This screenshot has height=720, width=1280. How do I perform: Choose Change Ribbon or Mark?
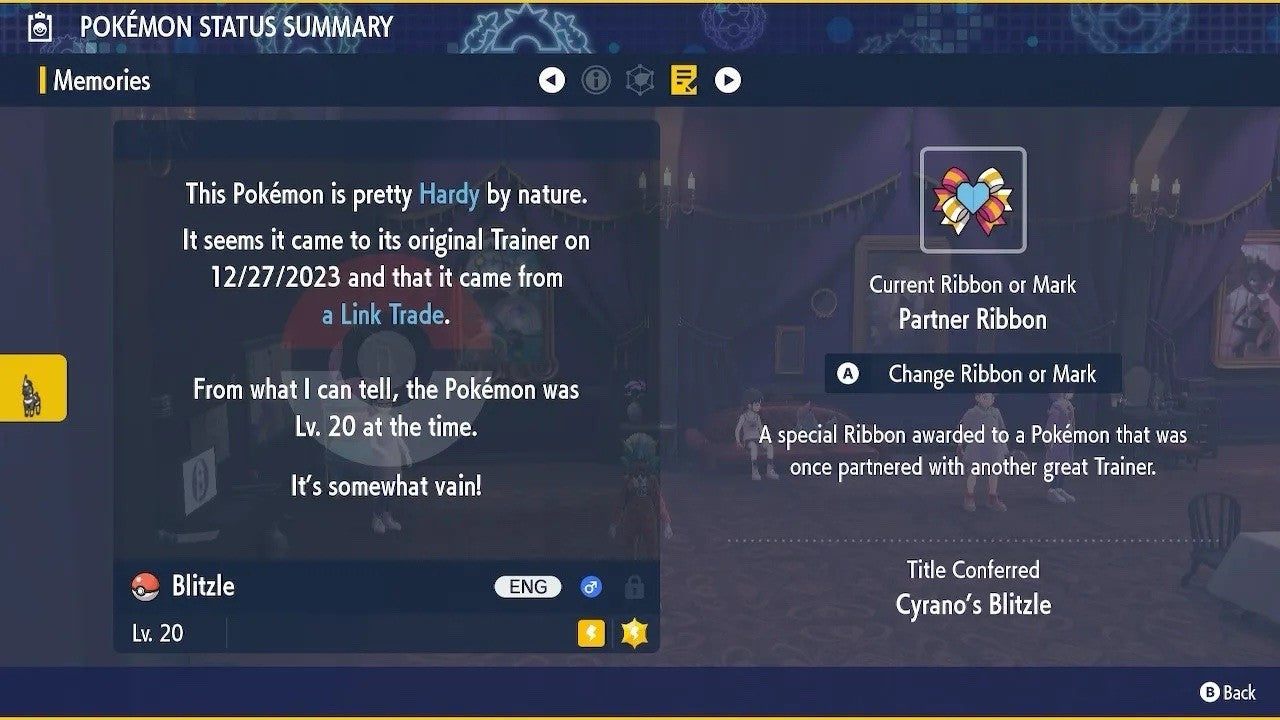(x=973, y=374)
